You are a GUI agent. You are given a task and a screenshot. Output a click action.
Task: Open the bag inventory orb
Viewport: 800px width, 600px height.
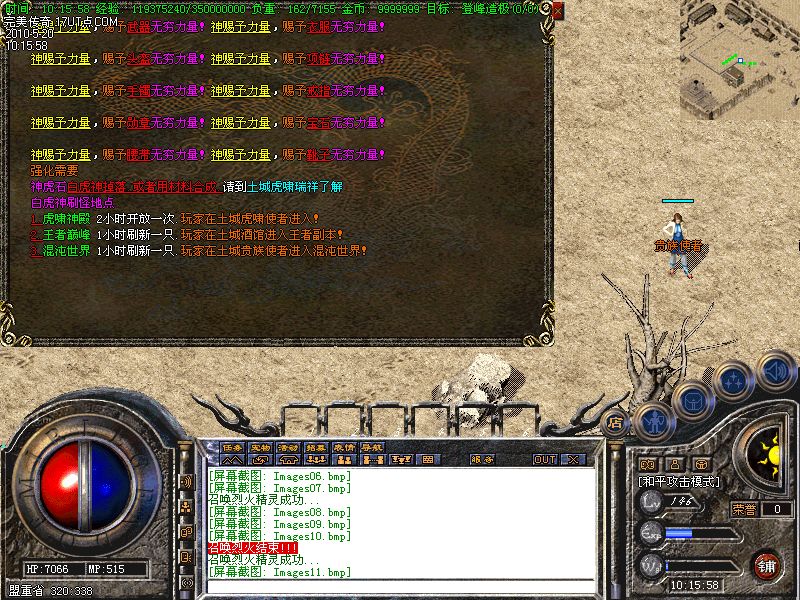click(x=691, y=400)
